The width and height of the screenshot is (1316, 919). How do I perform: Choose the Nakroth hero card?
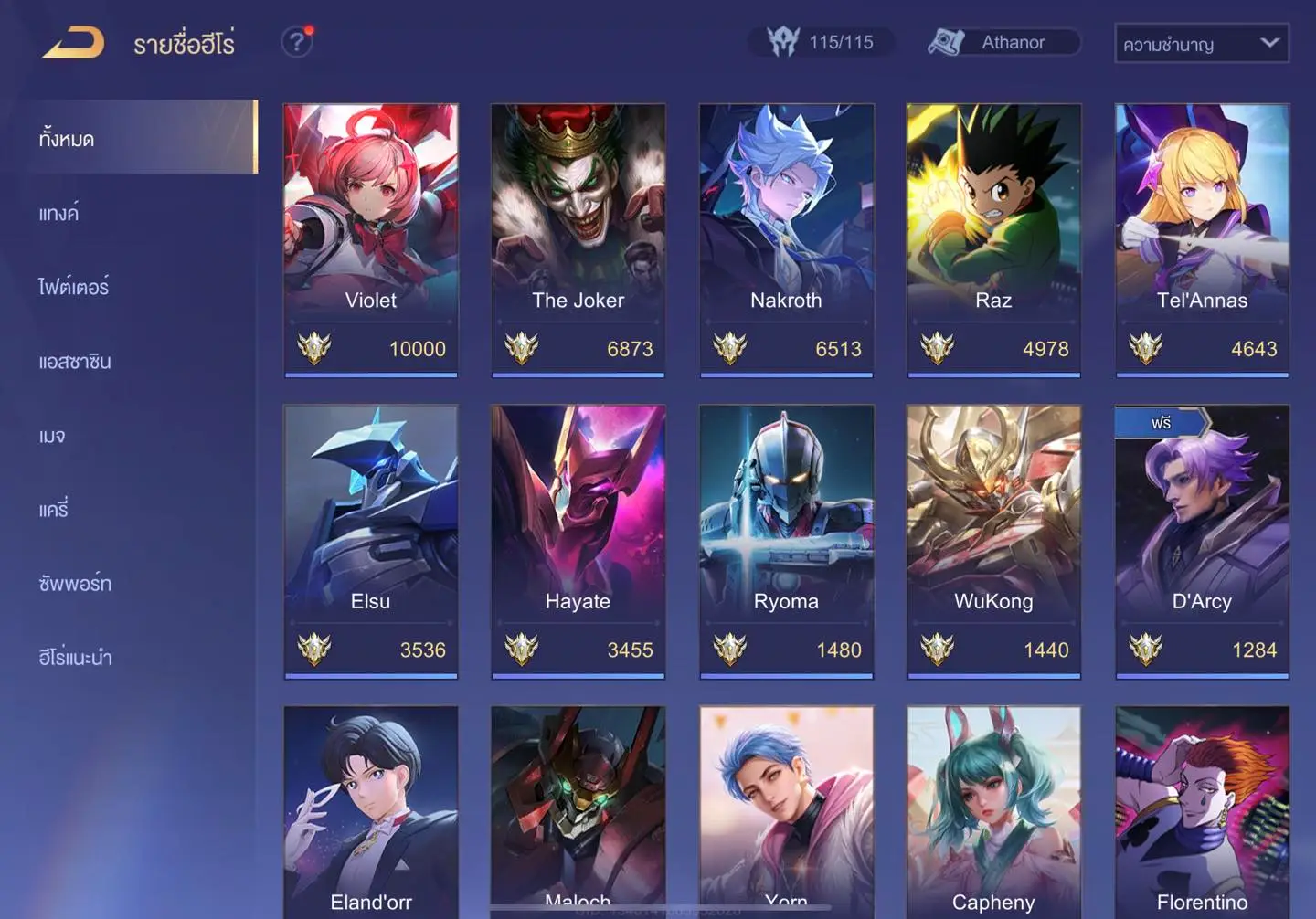click(x=786, y=239)
